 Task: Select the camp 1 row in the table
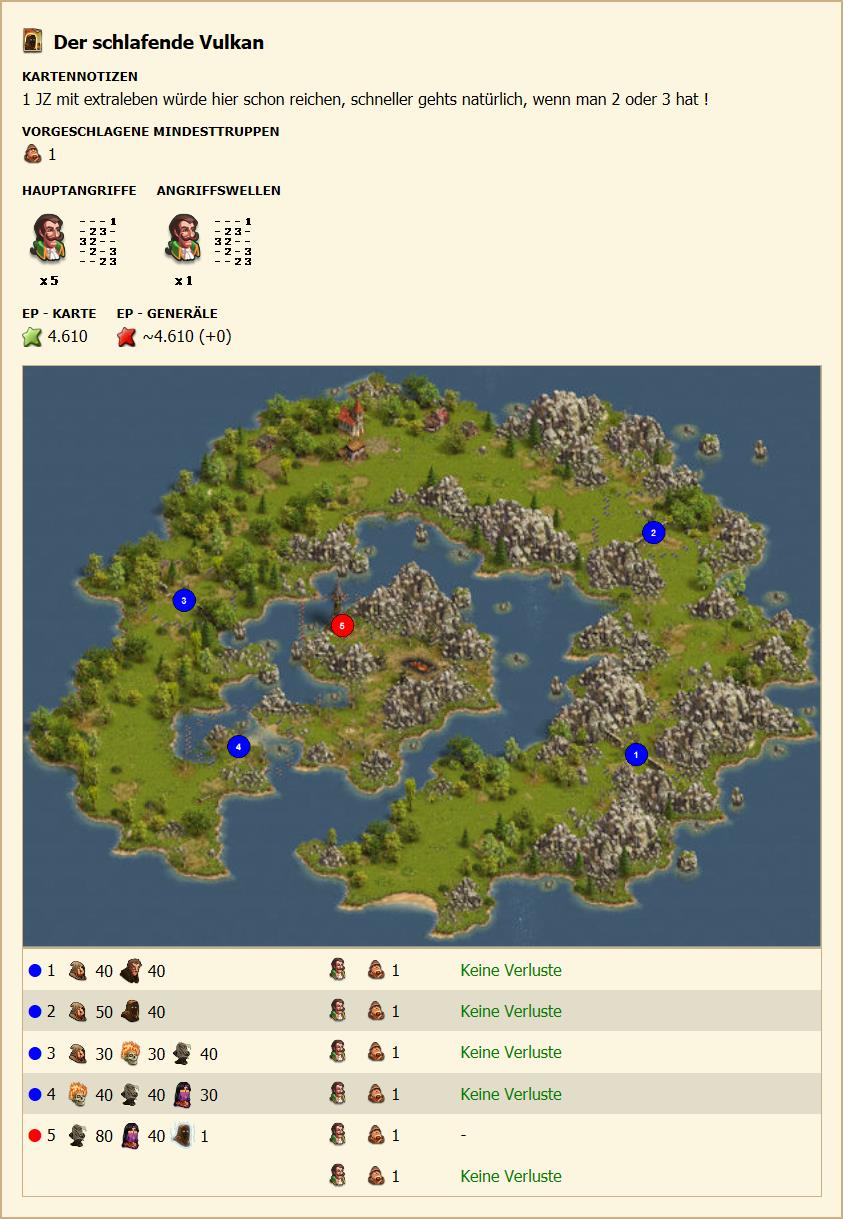point(420,970)
